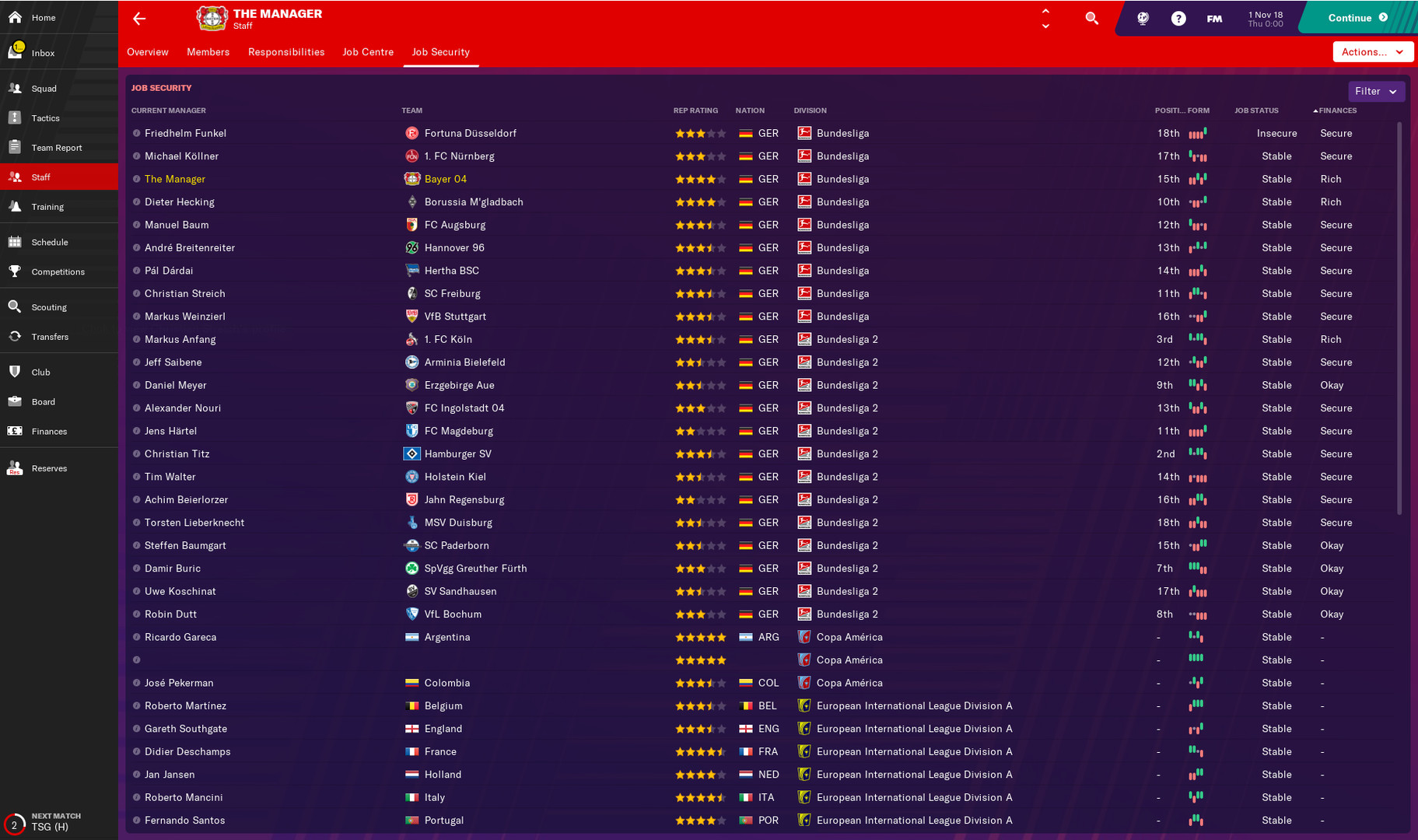Open the Filter dropdown
This screenshot has width=1418, height=840.
pyautogui.click(x=1375, y=91)
